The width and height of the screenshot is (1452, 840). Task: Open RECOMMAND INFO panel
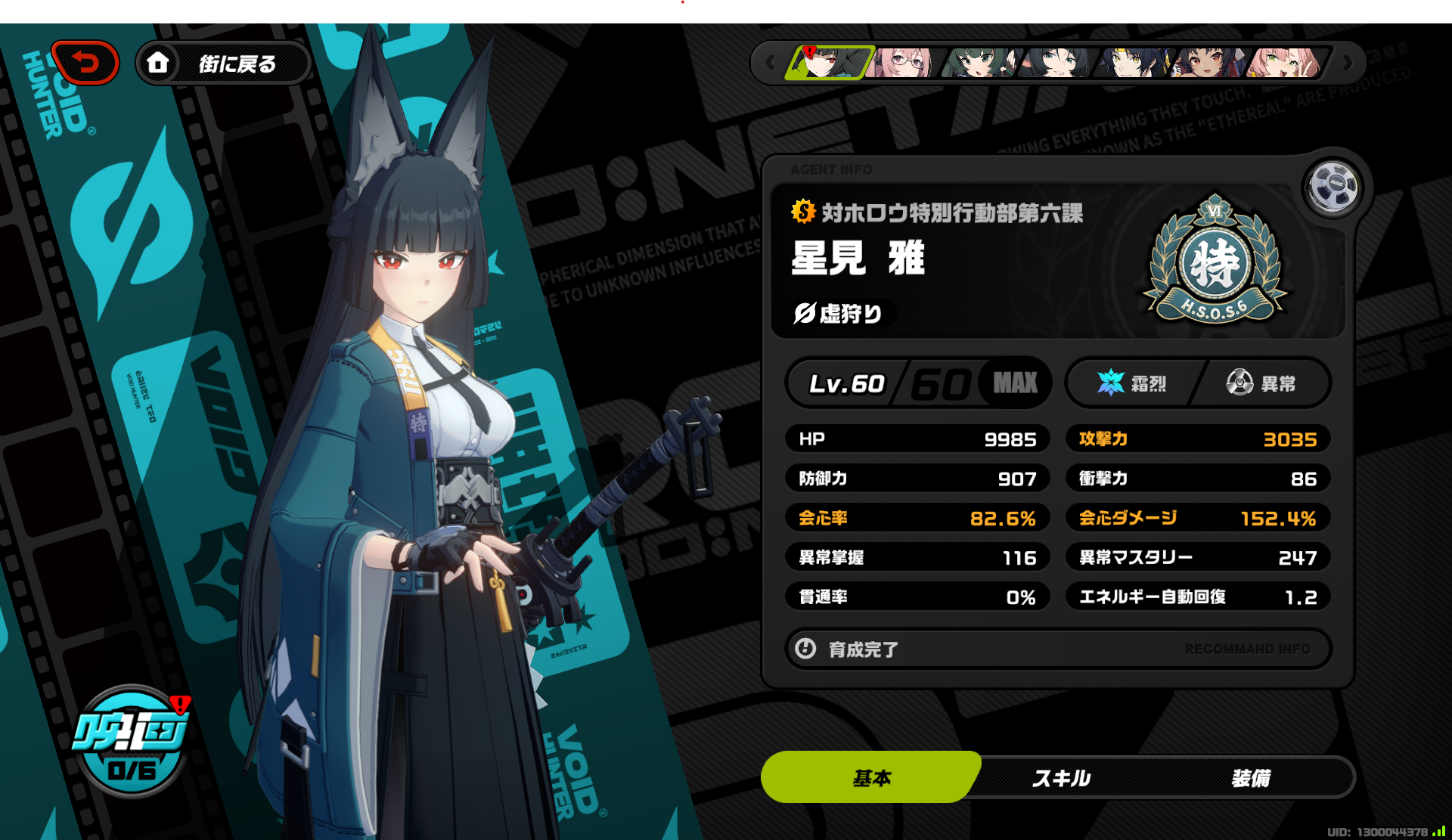[1248, 649]
